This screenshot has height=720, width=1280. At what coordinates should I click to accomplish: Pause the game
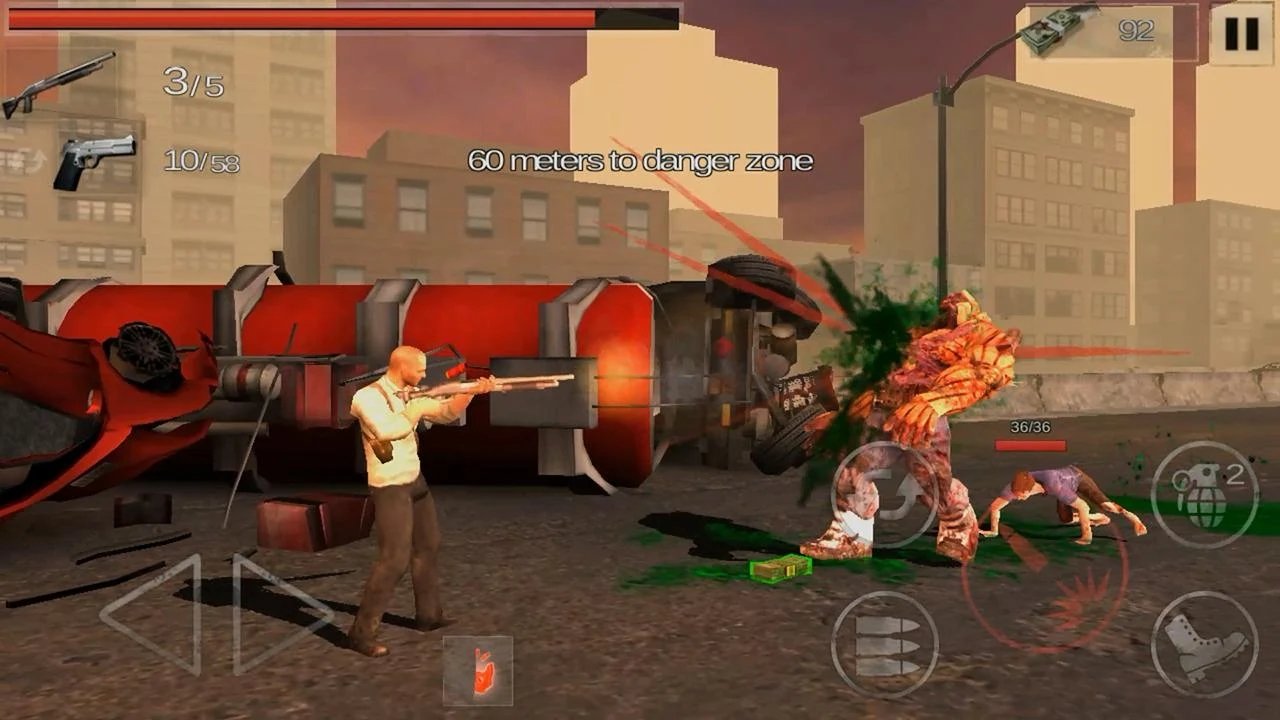(1241, 33)
